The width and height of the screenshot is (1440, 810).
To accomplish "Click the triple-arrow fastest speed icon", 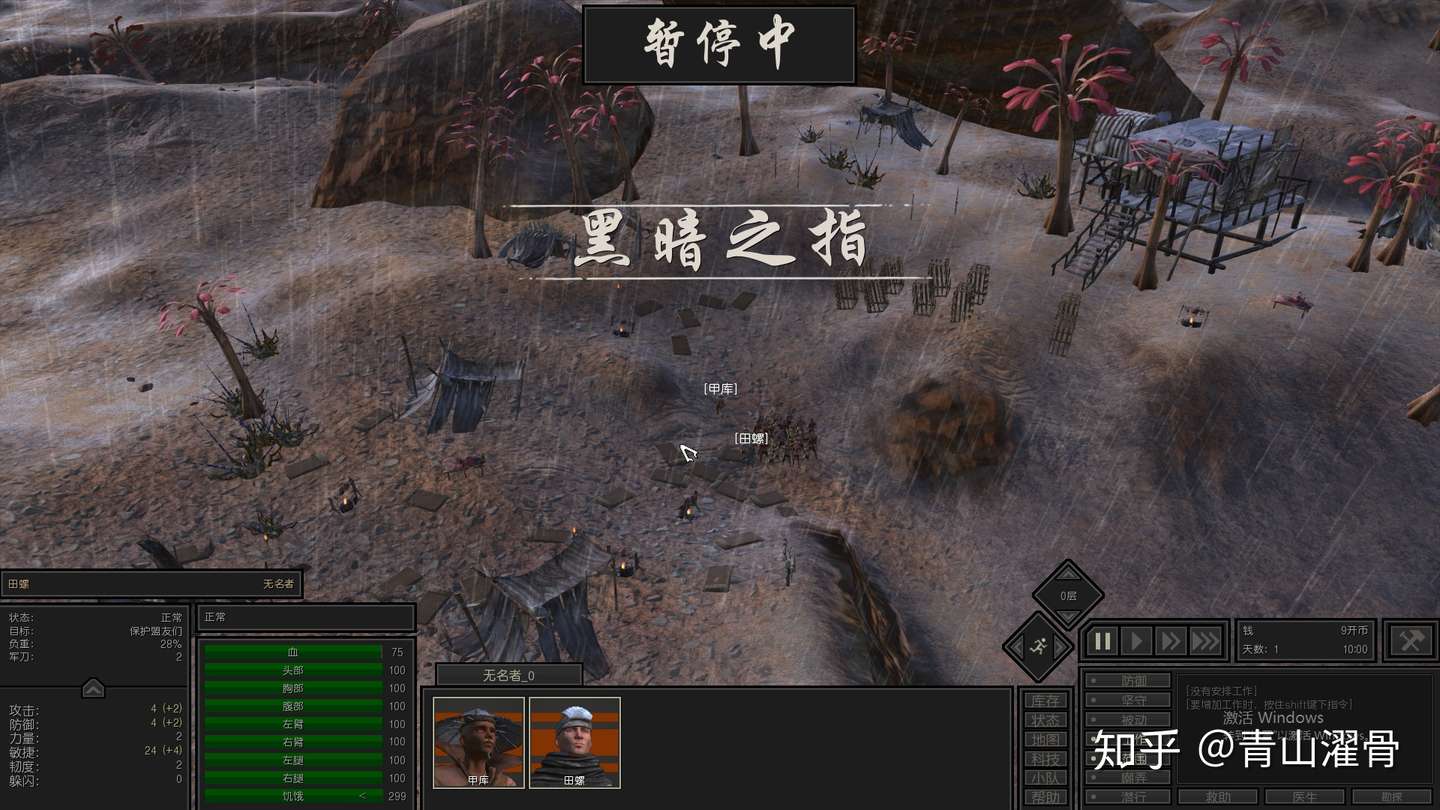I will 1206,639.
